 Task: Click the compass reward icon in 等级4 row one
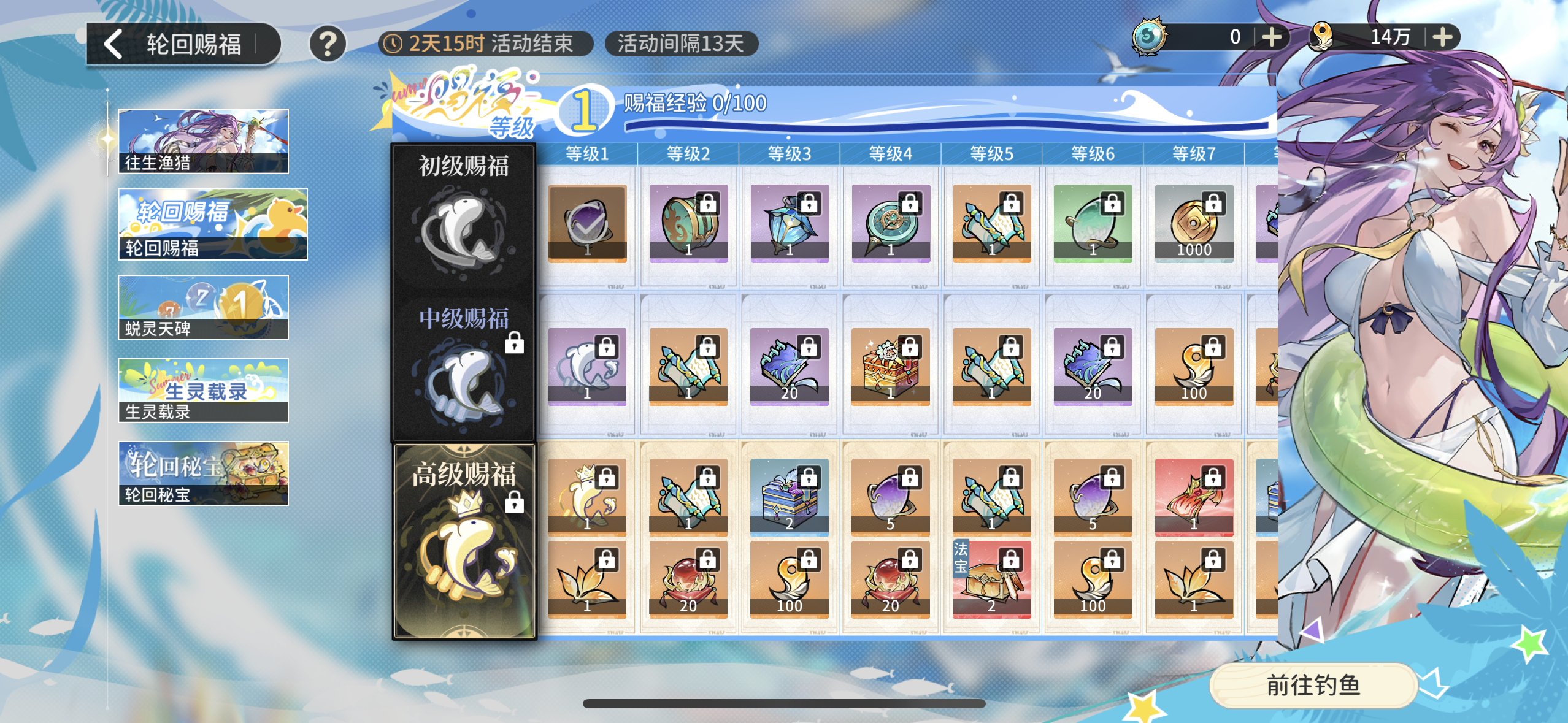[890, 224]
